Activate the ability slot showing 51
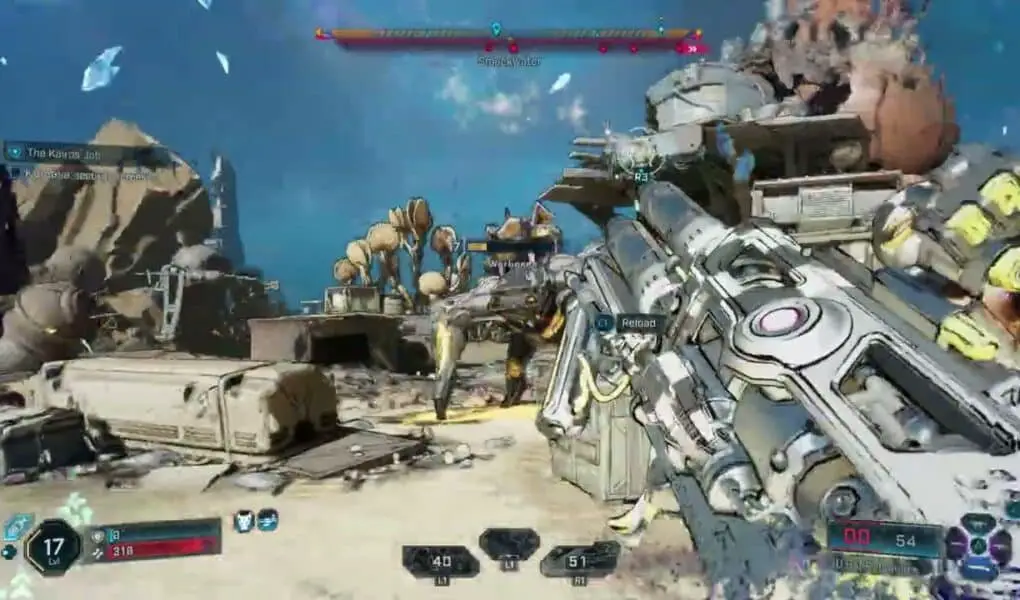 point(579,560)
